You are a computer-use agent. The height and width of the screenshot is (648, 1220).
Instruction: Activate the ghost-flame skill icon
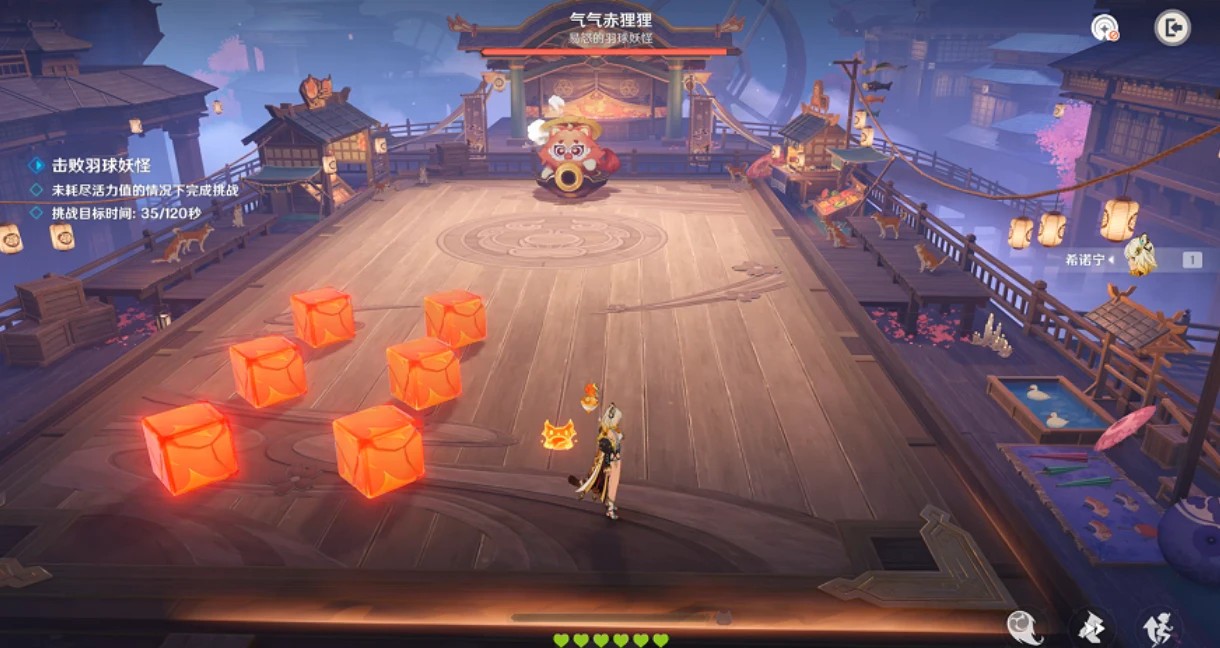[x=1024, y=627]
